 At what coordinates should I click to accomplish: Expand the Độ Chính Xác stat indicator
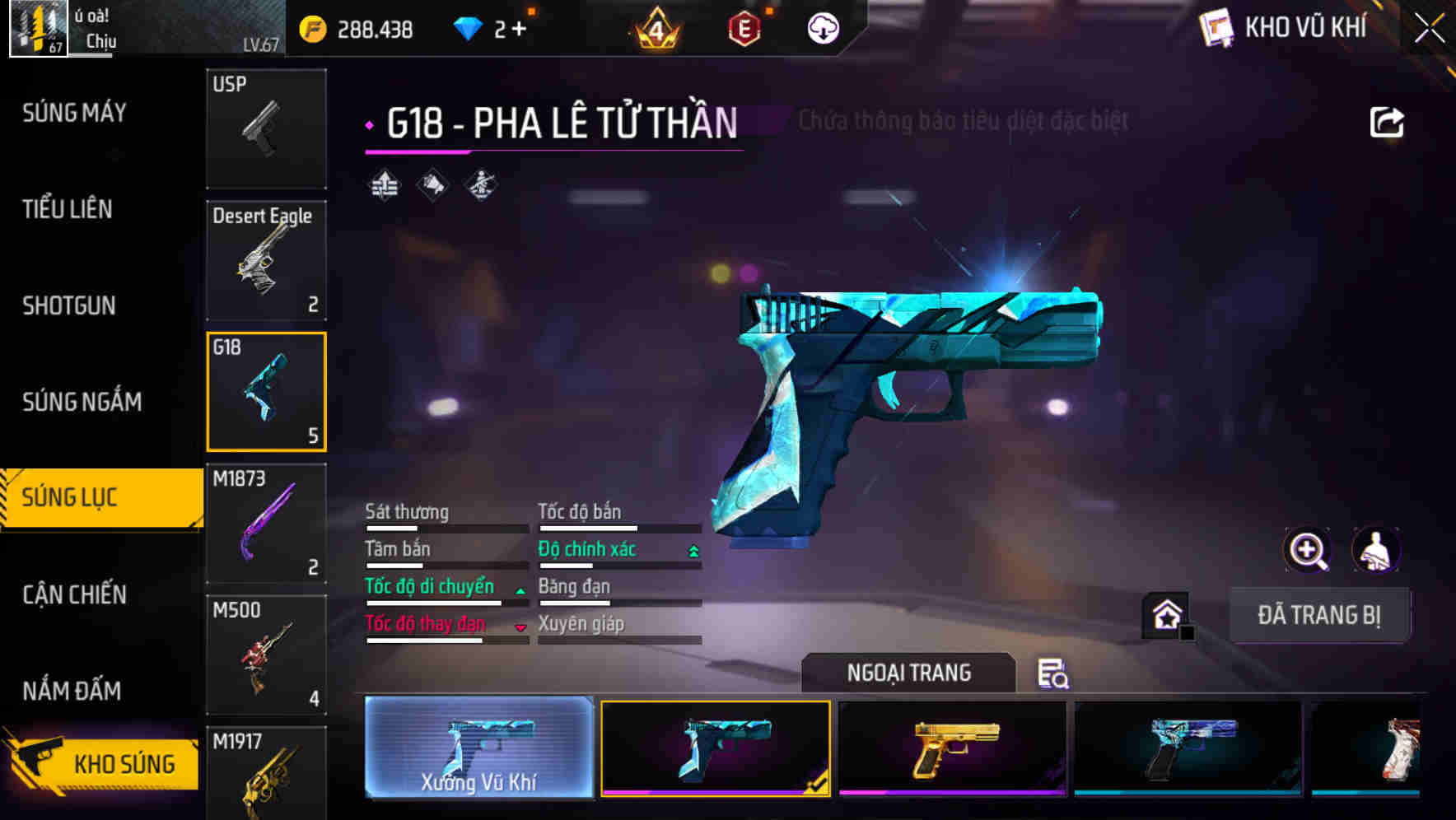(x=692, y=549)
